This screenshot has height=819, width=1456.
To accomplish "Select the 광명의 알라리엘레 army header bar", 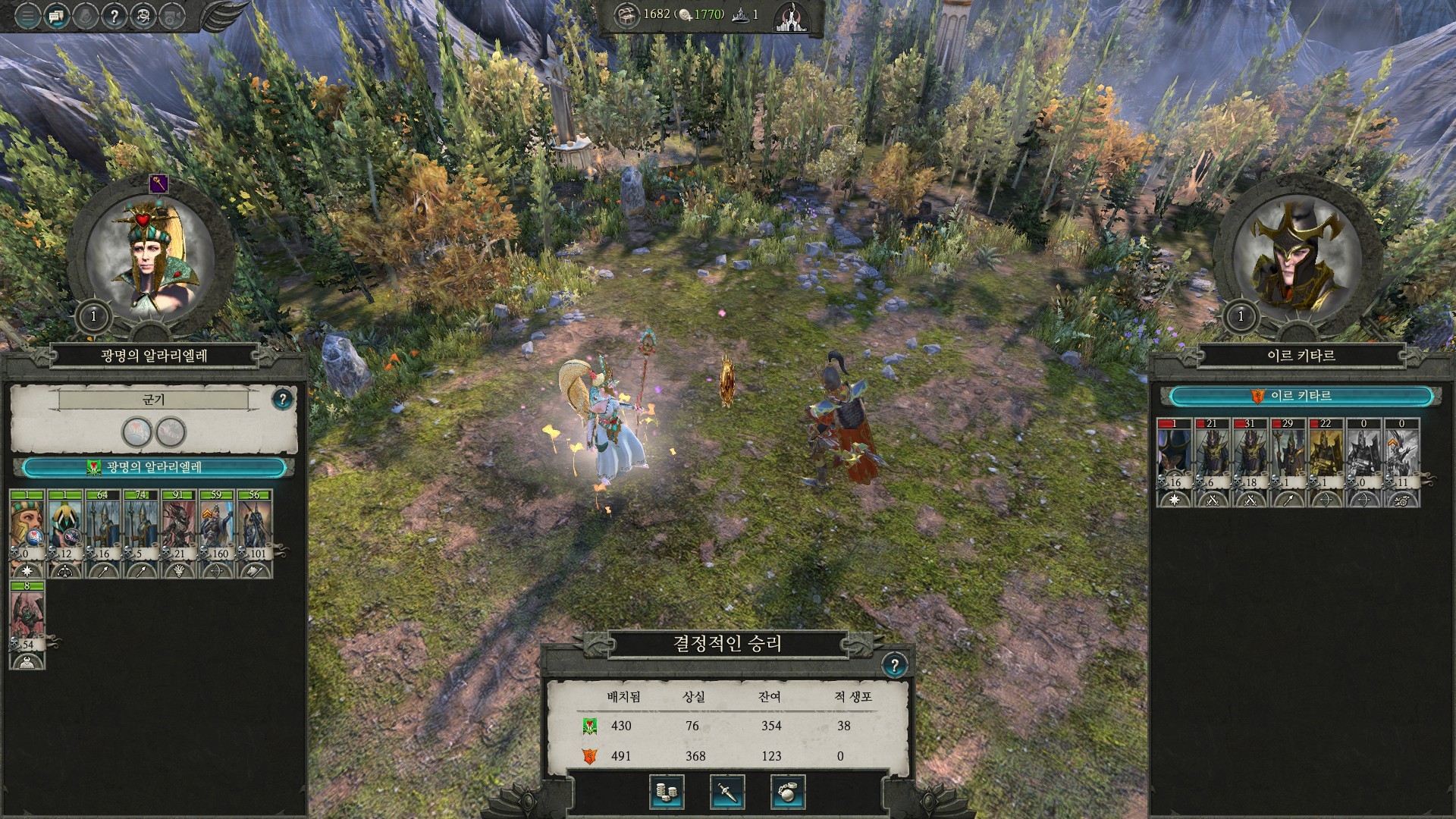I will click(154, 467).
